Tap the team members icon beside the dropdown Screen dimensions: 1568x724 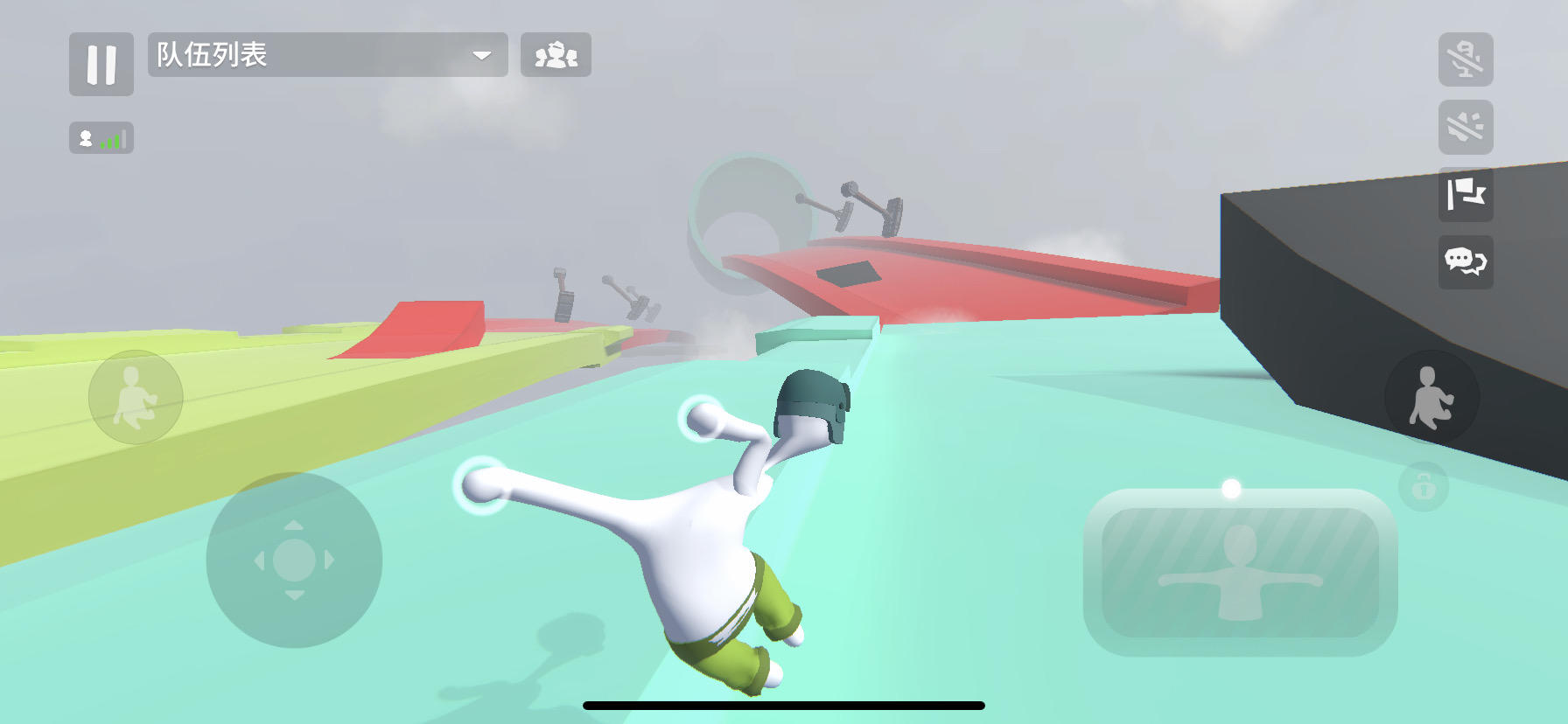(557, 55)
